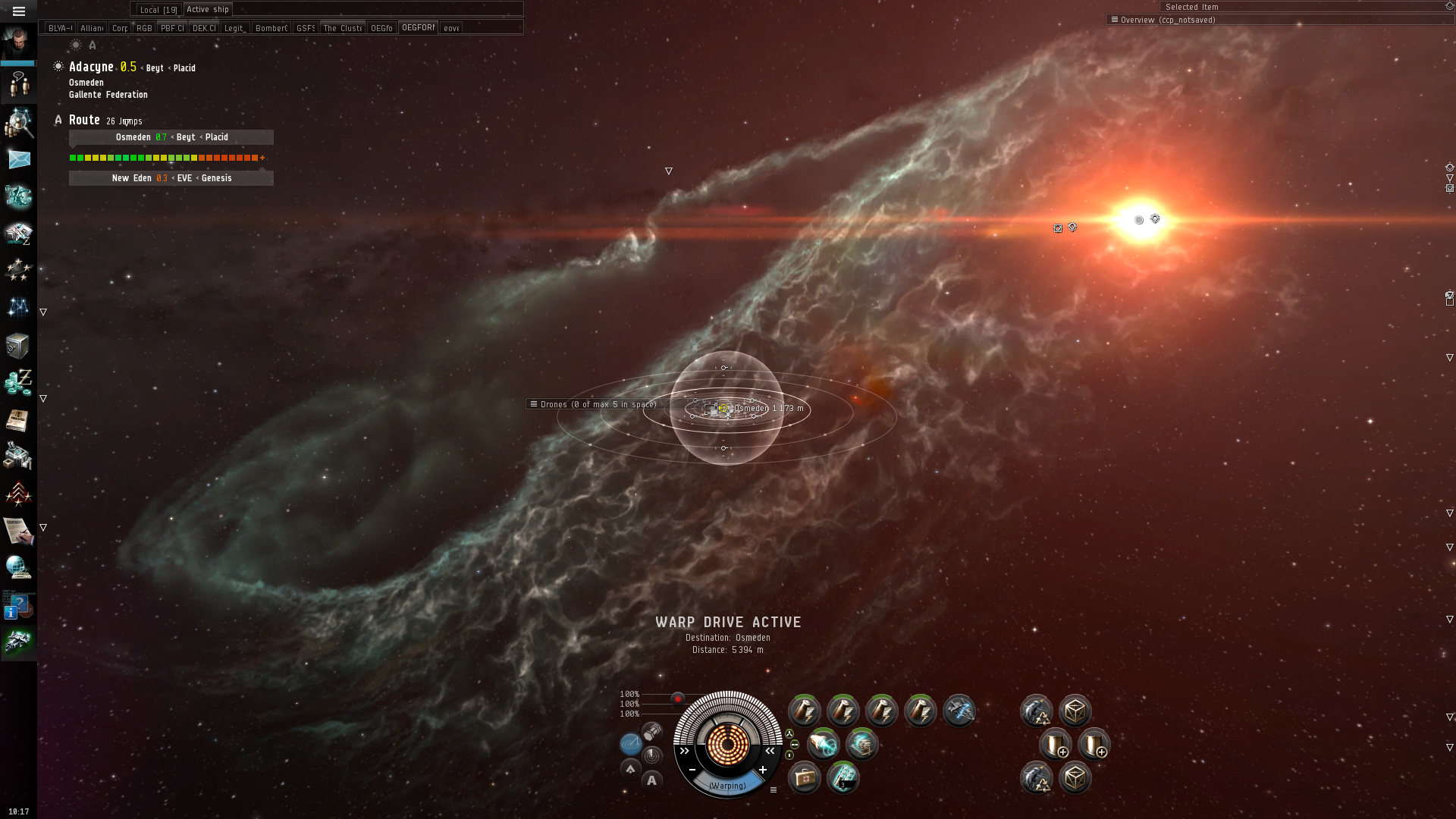Increase ship speed with plus button

[x=763, y=770]
